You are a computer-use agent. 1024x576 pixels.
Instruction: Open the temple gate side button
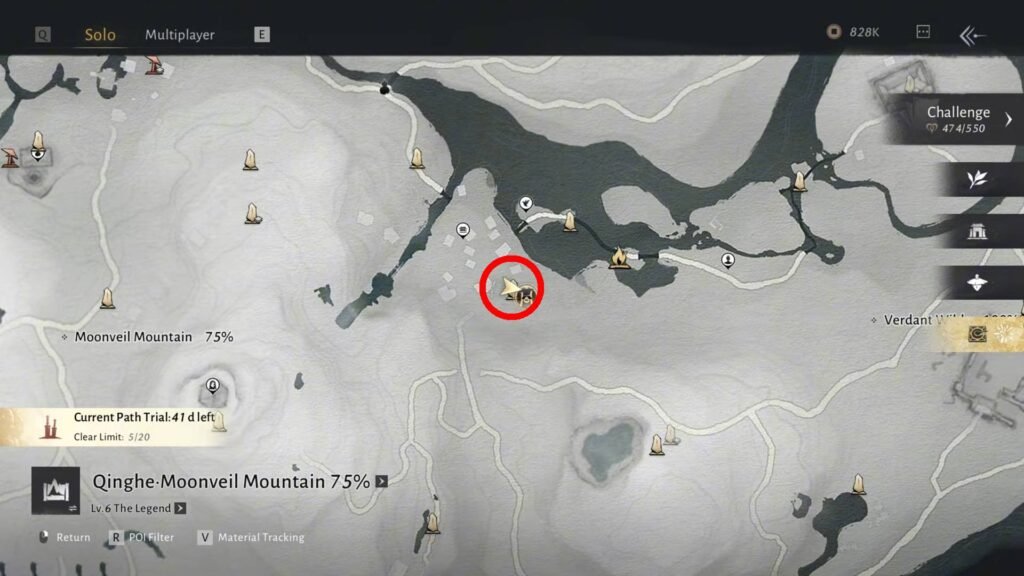point(977,232)
